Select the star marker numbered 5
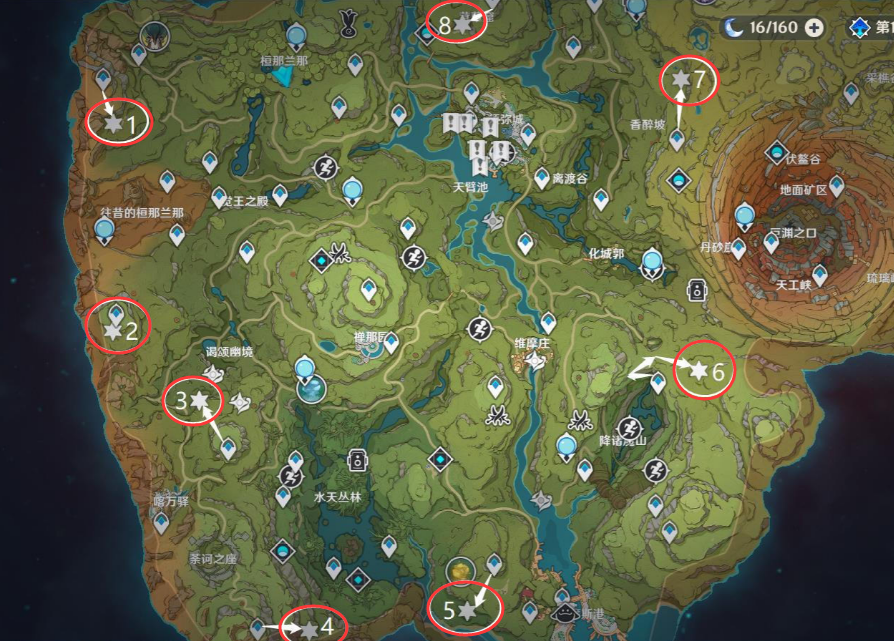The height and width of the screenshot is (641, 894). coord(466,608)
